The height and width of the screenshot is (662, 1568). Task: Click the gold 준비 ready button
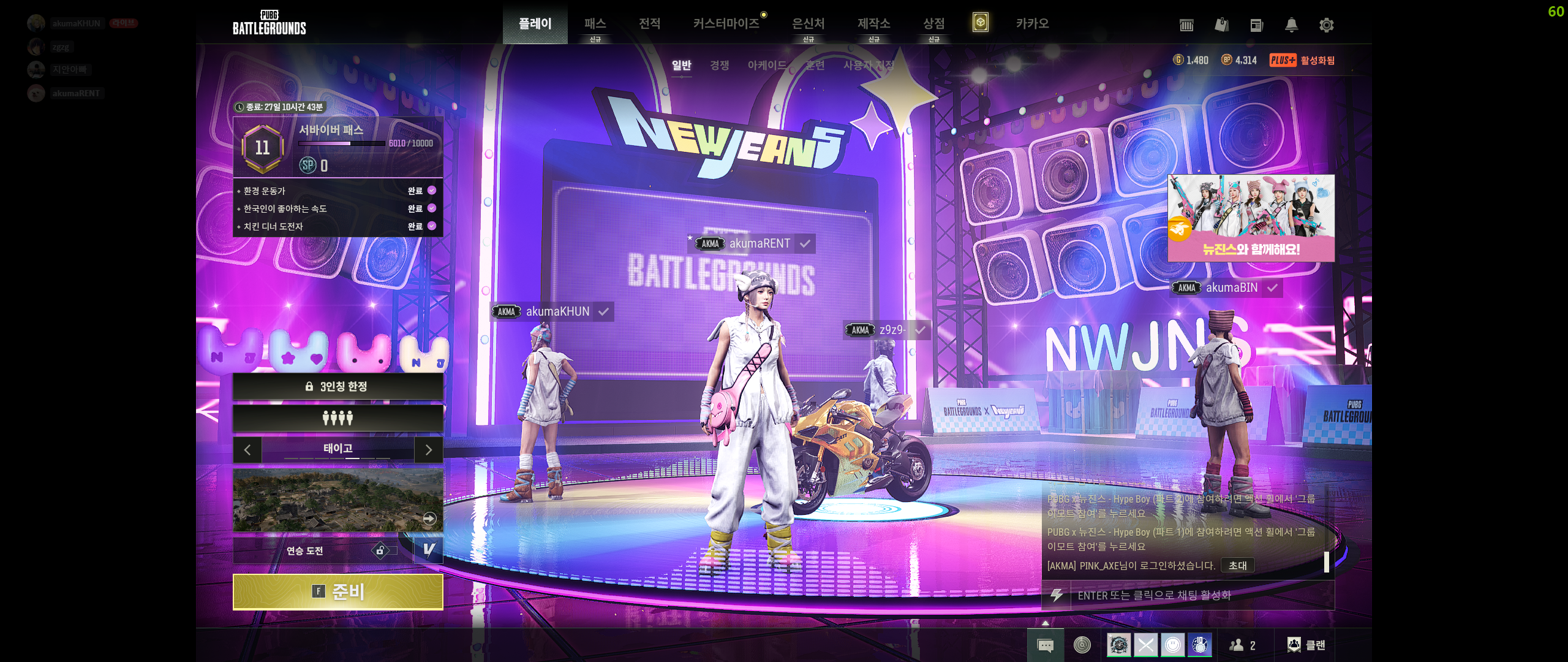tap(337, 592)
